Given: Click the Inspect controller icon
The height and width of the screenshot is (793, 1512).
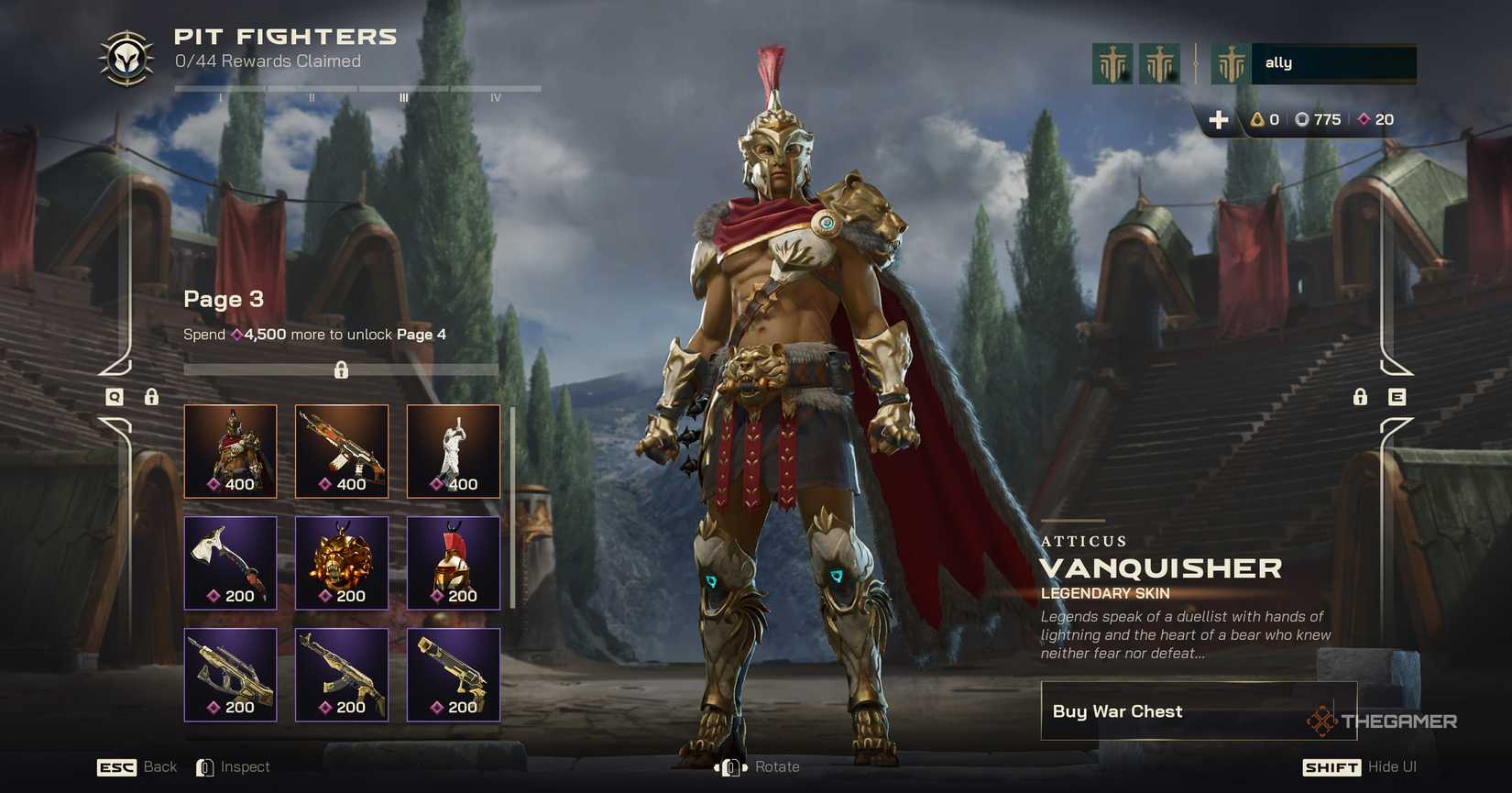Looking at the screenshot, I should click(205, 766).
